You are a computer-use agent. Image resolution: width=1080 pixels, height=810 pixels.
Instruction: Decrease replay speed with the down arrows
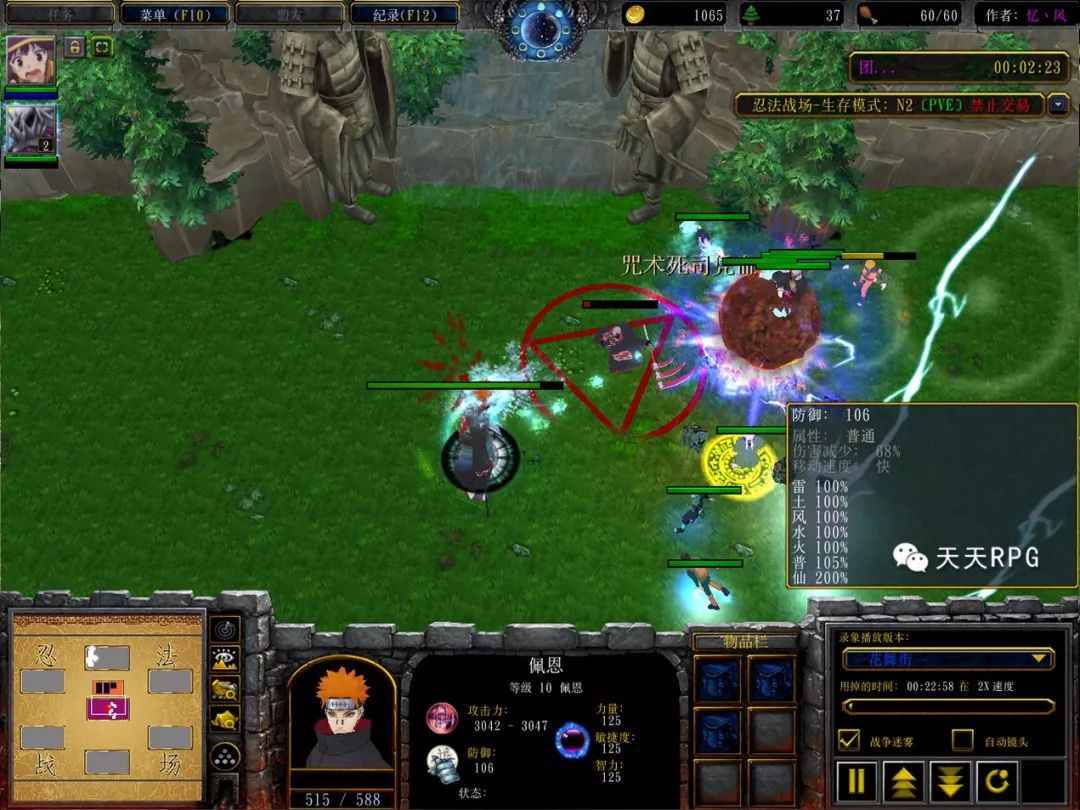tap(951, 781)
